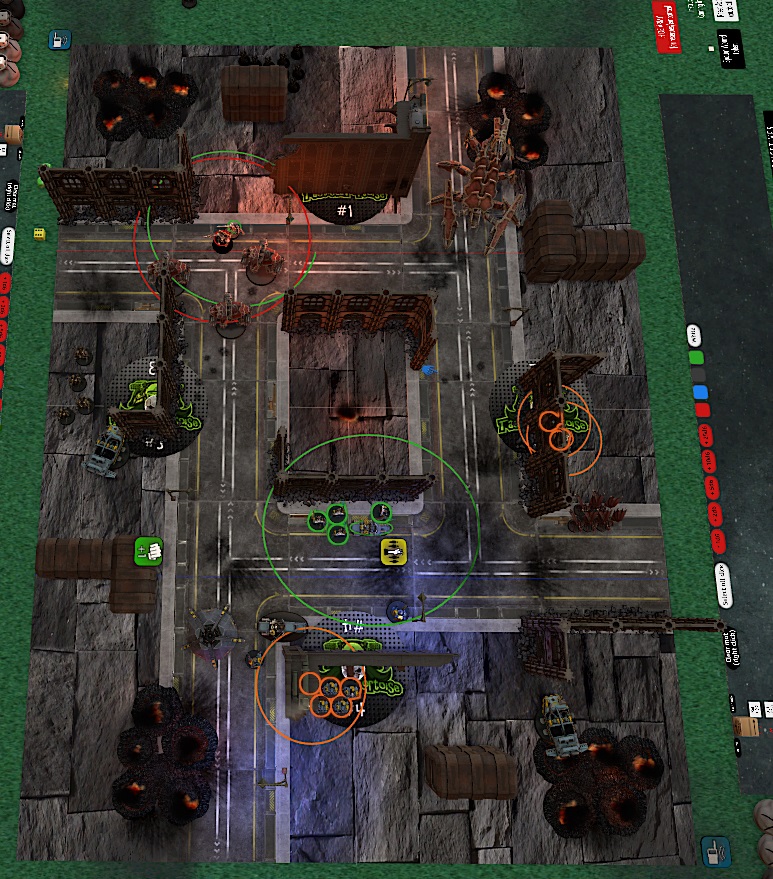
Task: Select the green plus-minus cards token
Action: [x=148, y=550]
